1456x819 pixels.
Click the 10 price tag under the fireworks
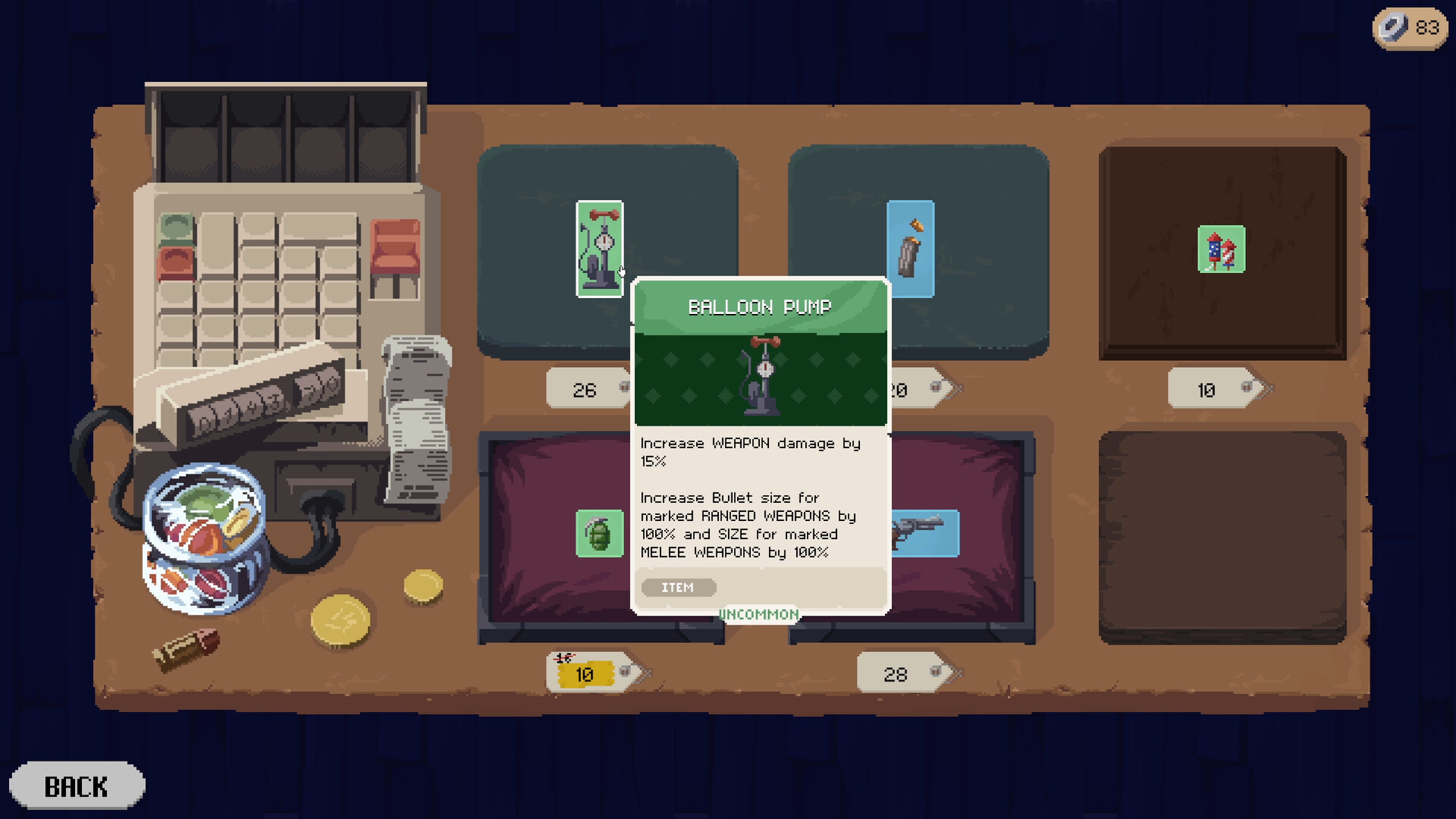point(1206,389)
